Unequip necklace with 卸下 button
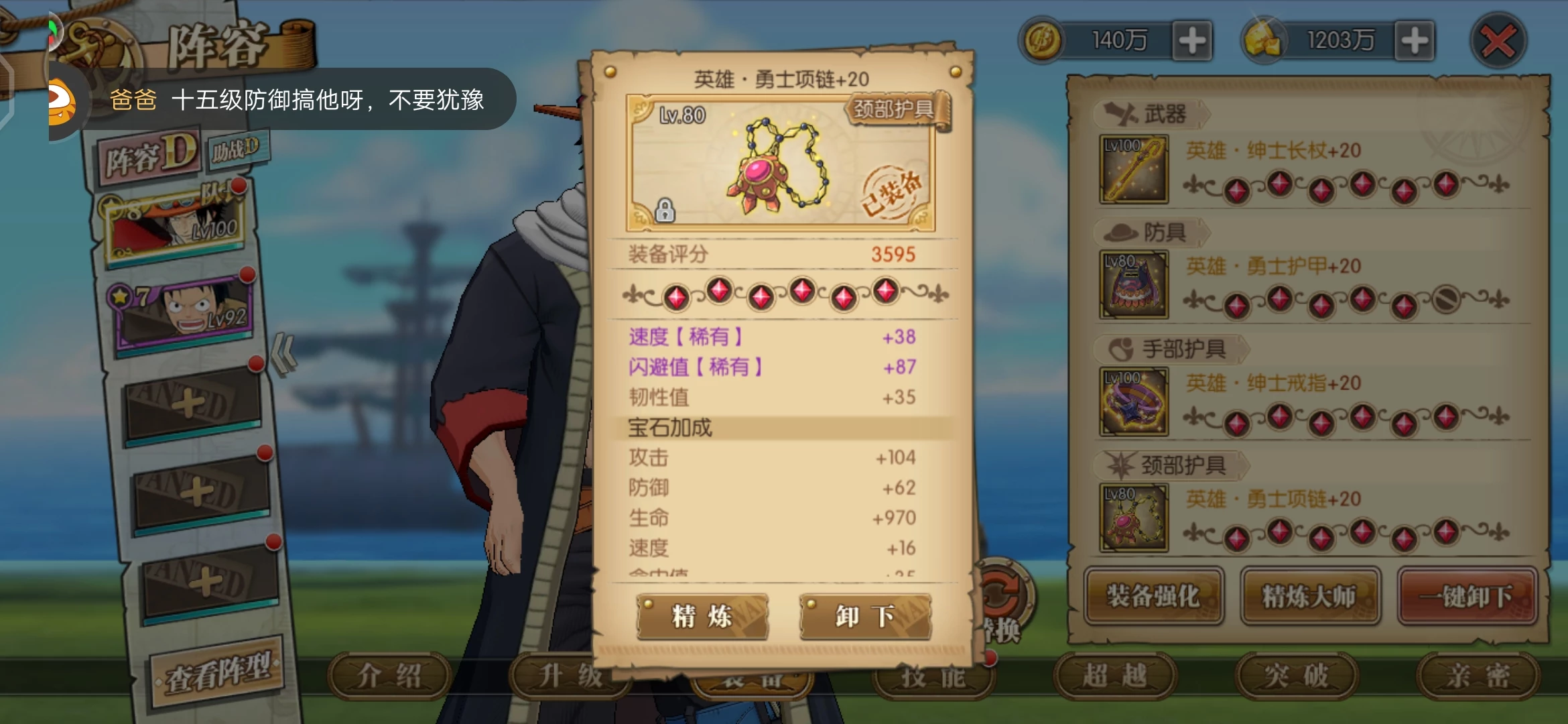Screen dimensions: 1568x724 click(x=865, y=616)
